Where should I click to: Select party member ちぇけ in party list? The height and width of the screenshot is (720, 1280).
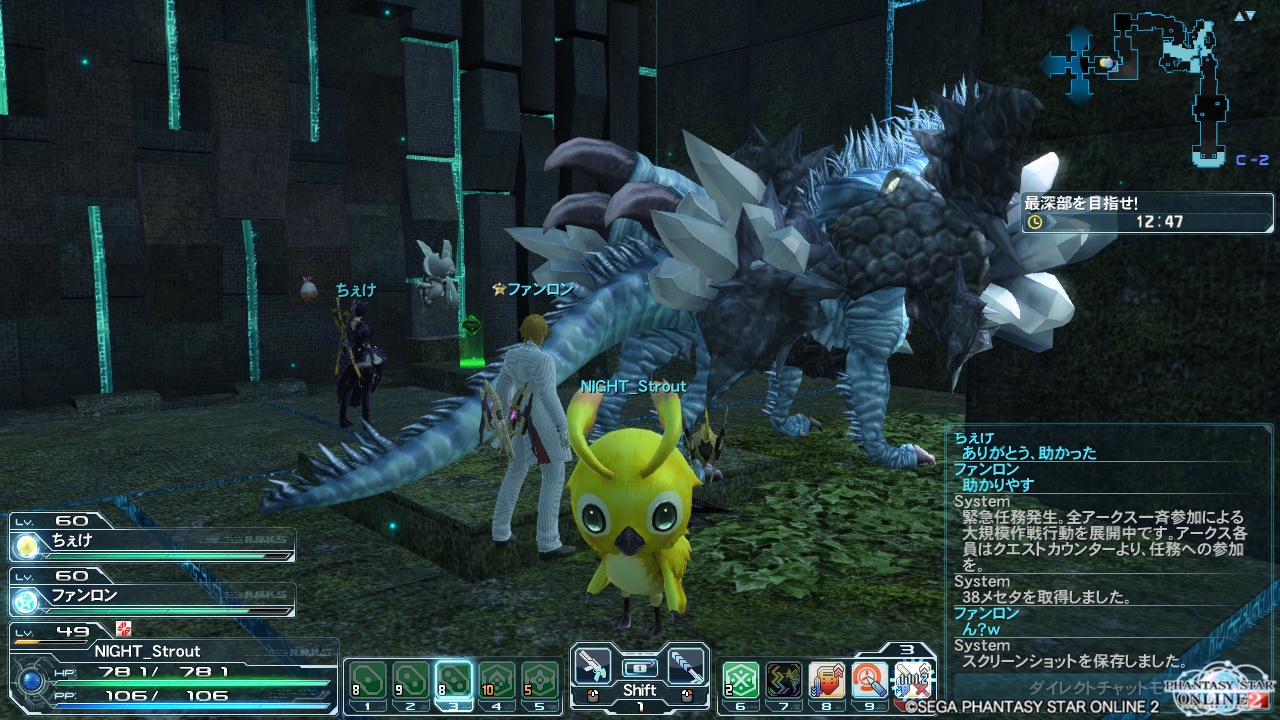150,546
